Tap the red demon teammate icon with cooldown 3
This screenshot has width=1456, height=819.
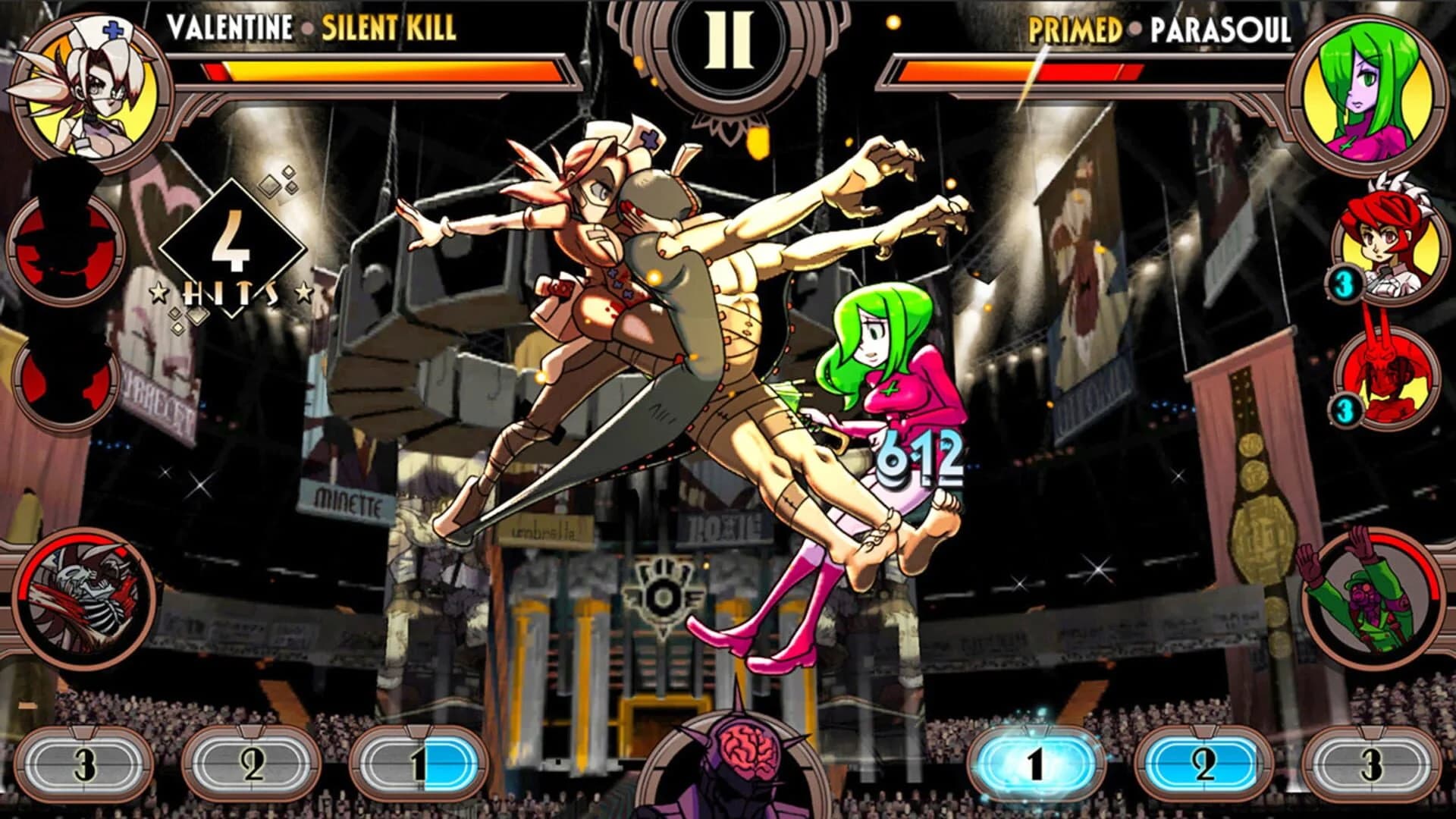tap(1389, 379)
